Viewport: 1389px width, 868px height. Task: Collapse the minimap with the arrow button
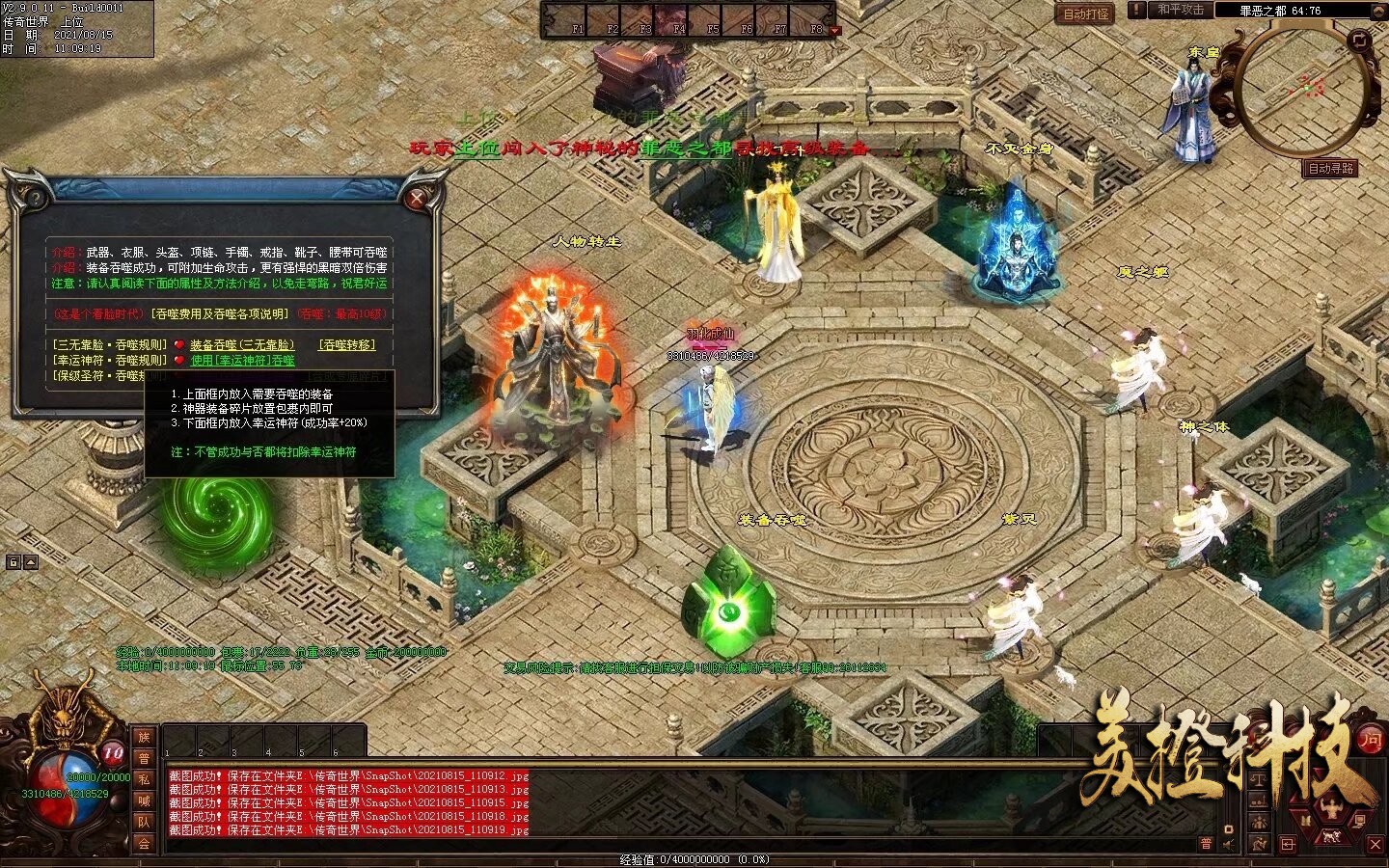click(x=1379, y=10)
